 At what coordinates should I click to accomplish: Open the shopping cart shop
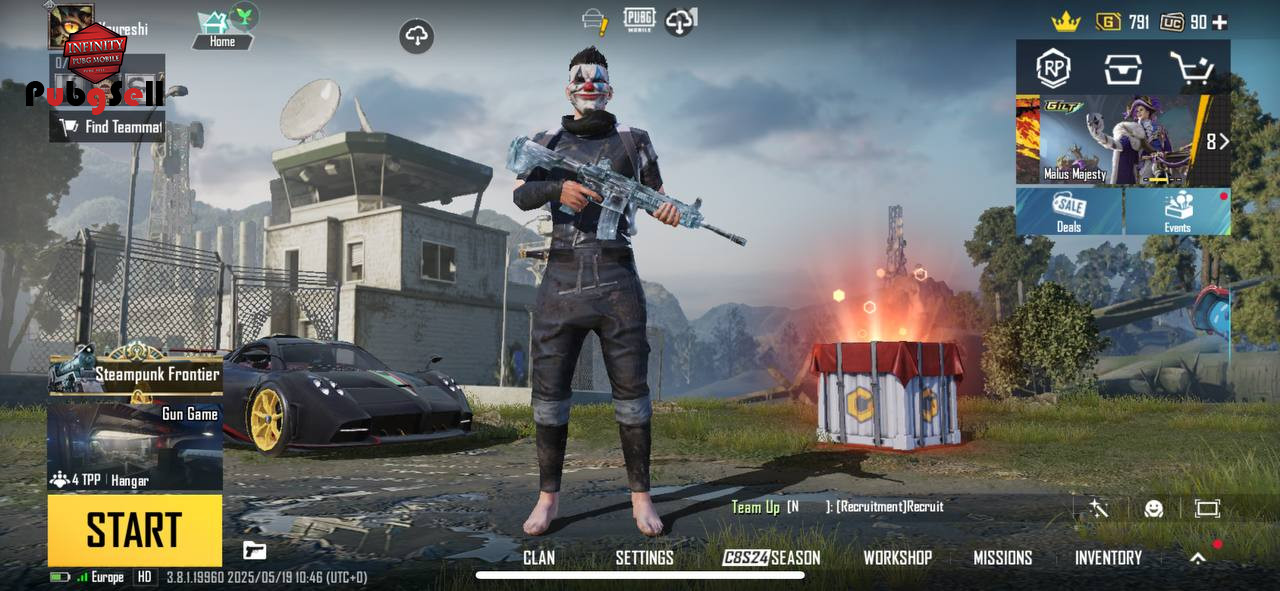point(1192,69)
